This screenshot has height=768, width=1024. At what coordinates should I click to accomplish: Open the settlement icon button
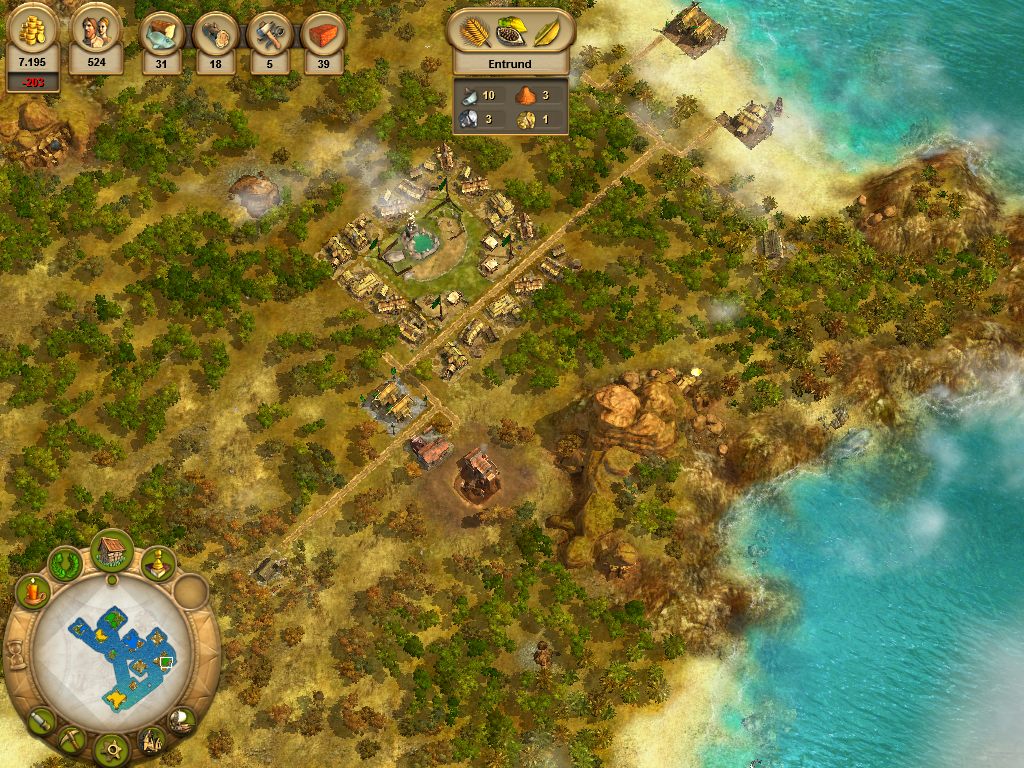coord(151,740)
